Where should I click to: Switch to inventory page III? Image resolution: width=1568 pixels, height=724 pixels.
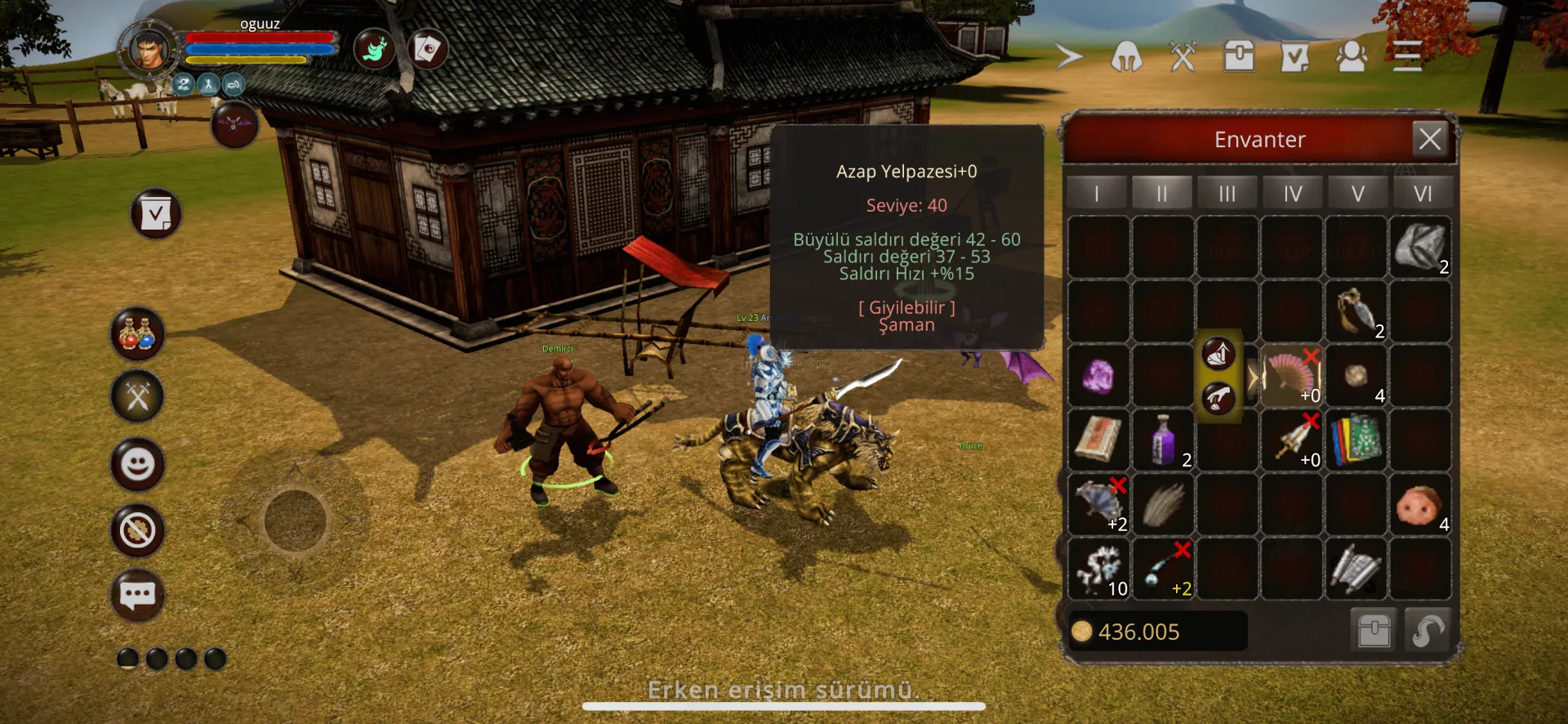coord(1227,194)
